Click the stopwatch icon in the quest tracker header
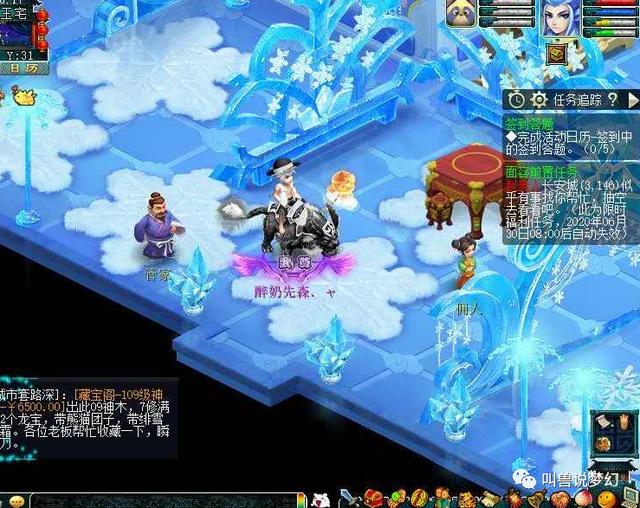Viewport: 640px width, 508px height. click(516, 99)
